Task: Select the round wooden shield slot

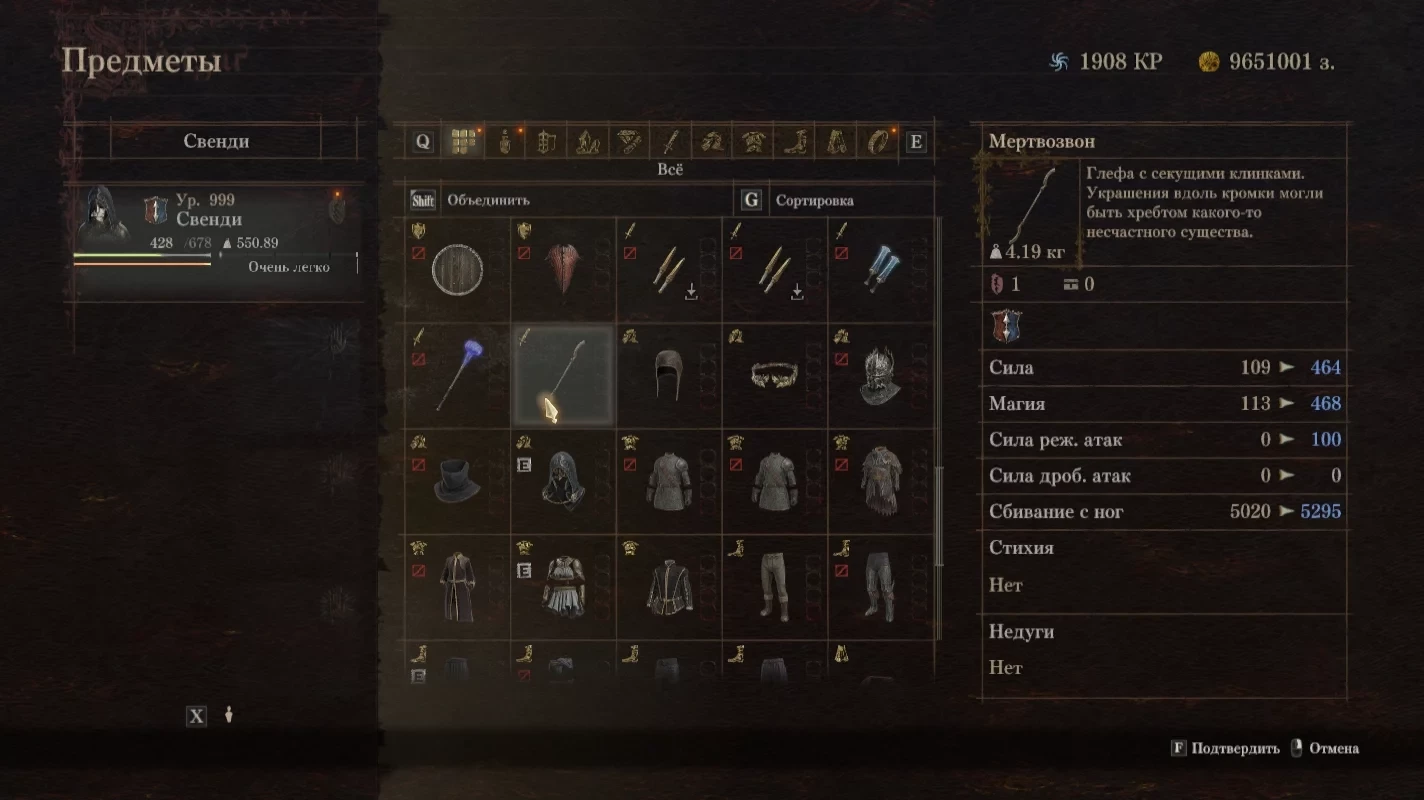Action: point(457,270)
